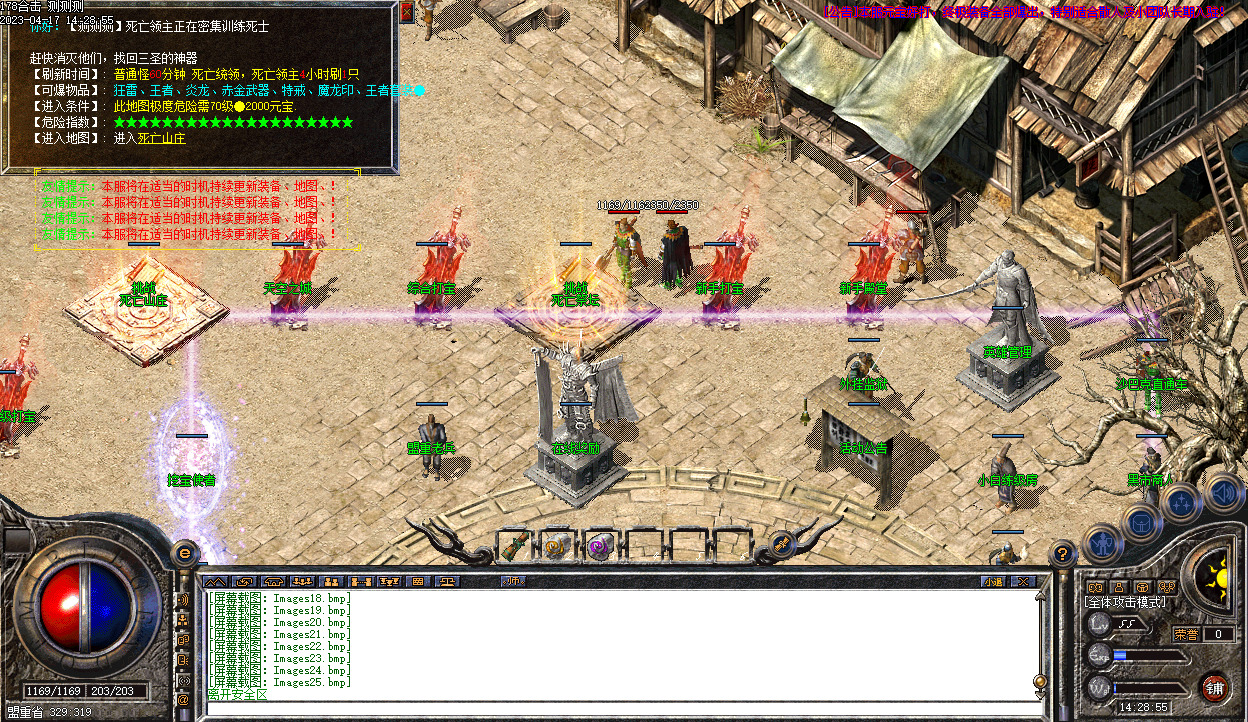Click the mountain icon on the chat toolbar
The image size is (1248, 722).
click(215, 581)
